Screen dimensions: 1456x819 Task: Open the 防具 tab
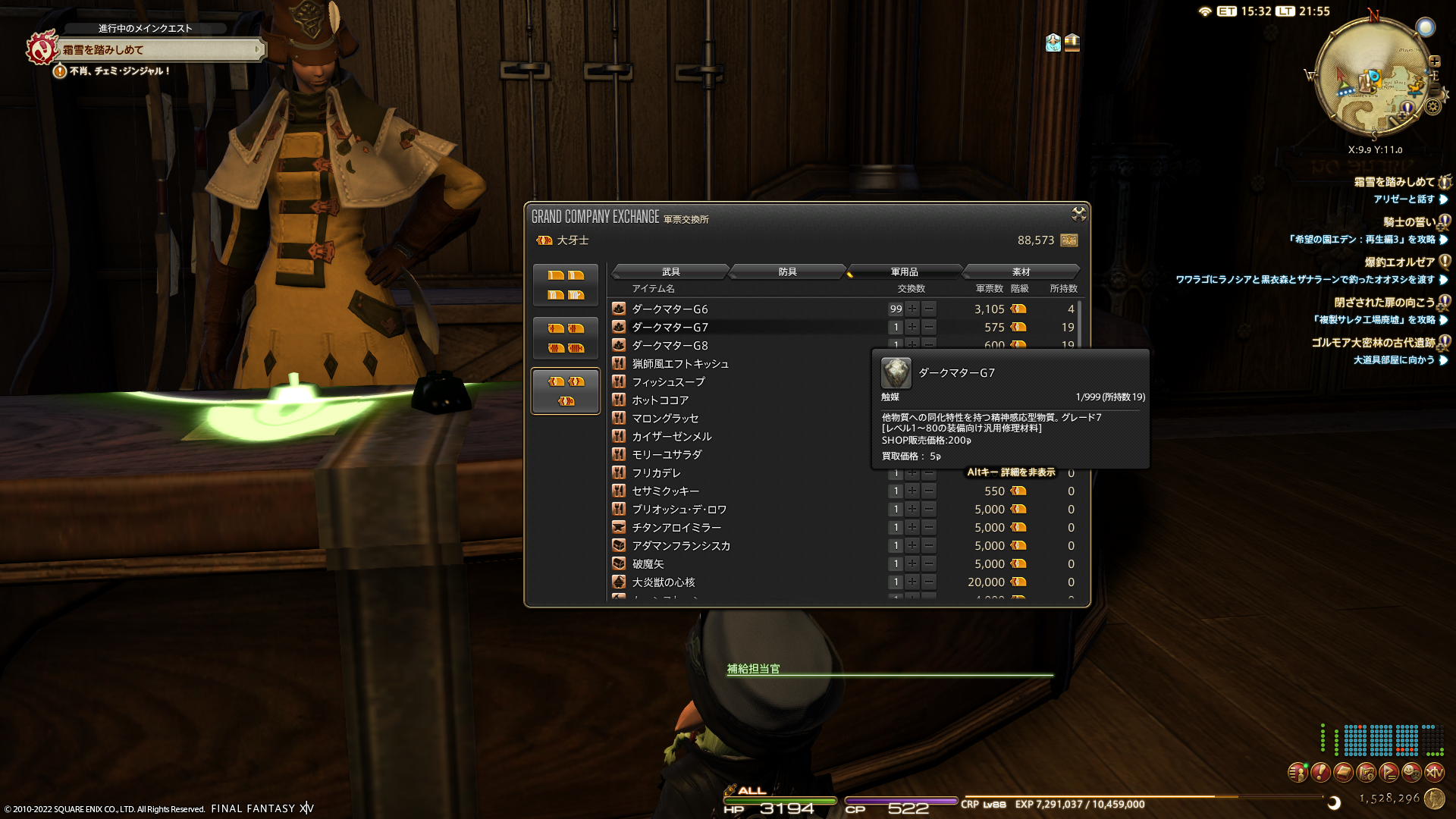click(787, 271)
